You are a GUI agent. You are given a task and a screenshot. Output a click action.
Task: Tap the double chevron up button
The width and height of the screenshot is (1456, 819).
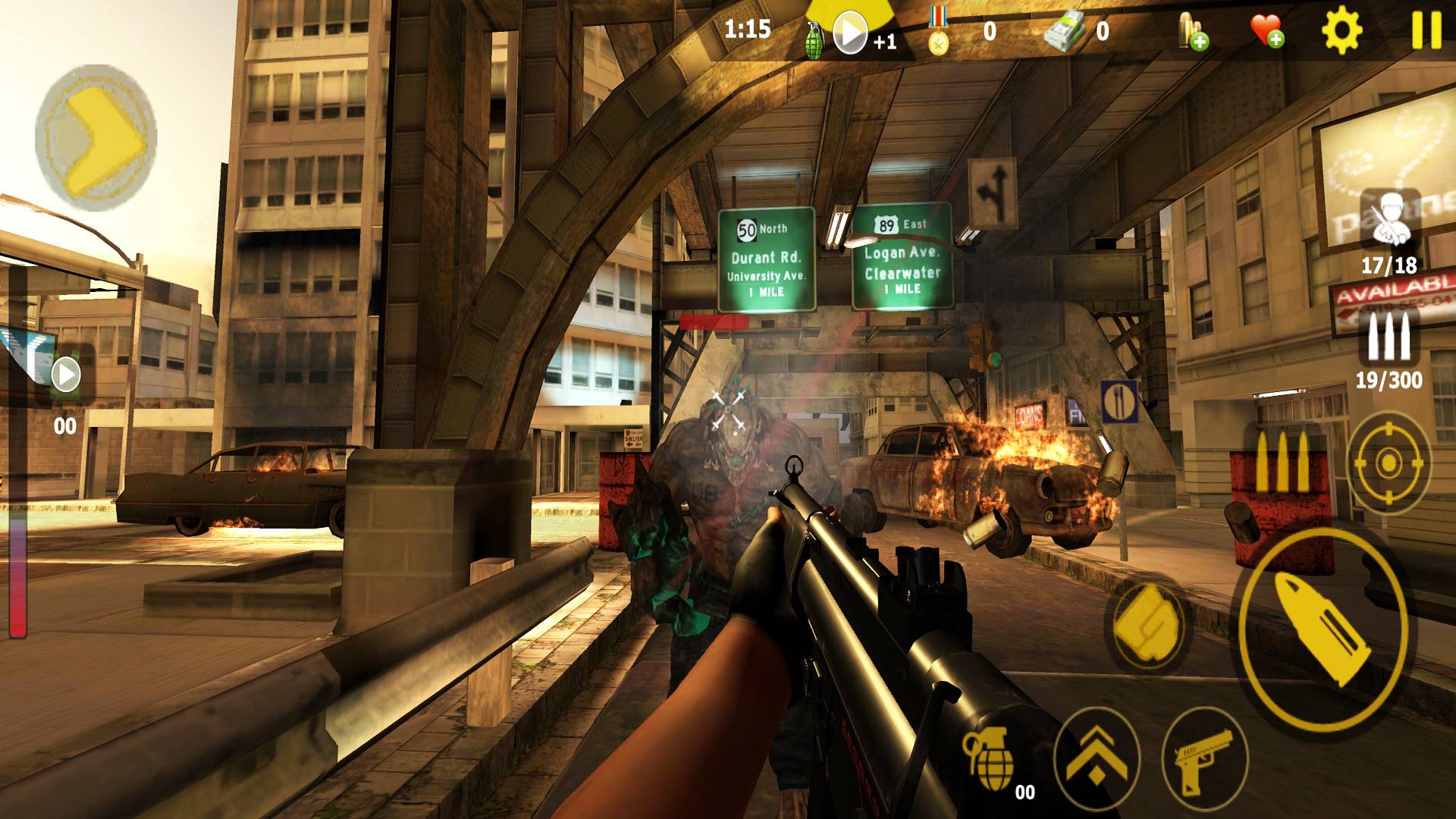tap(1096, 751)
